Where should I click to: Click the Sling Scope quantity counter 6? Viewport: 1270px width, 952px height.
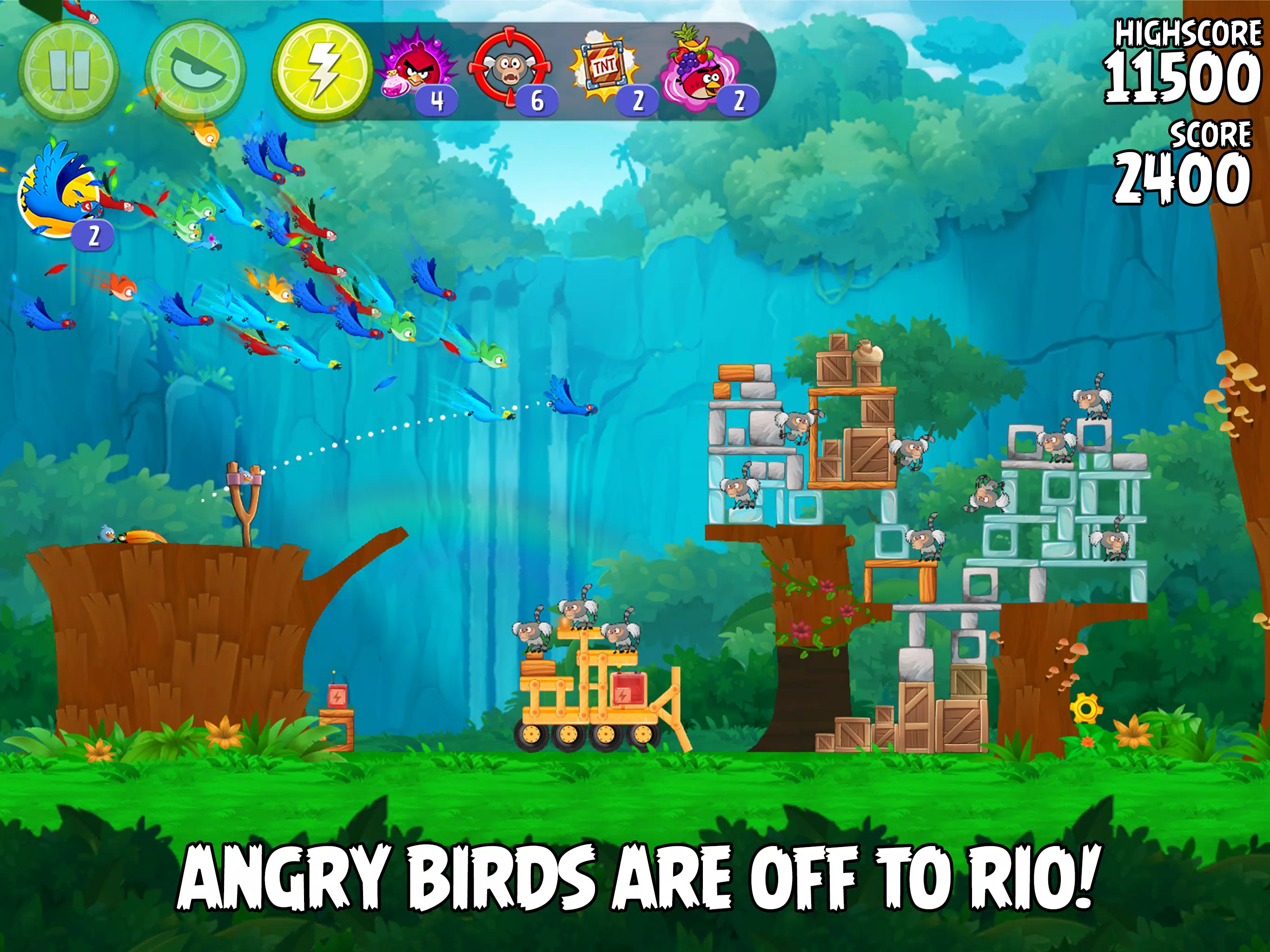pos(537,100)
